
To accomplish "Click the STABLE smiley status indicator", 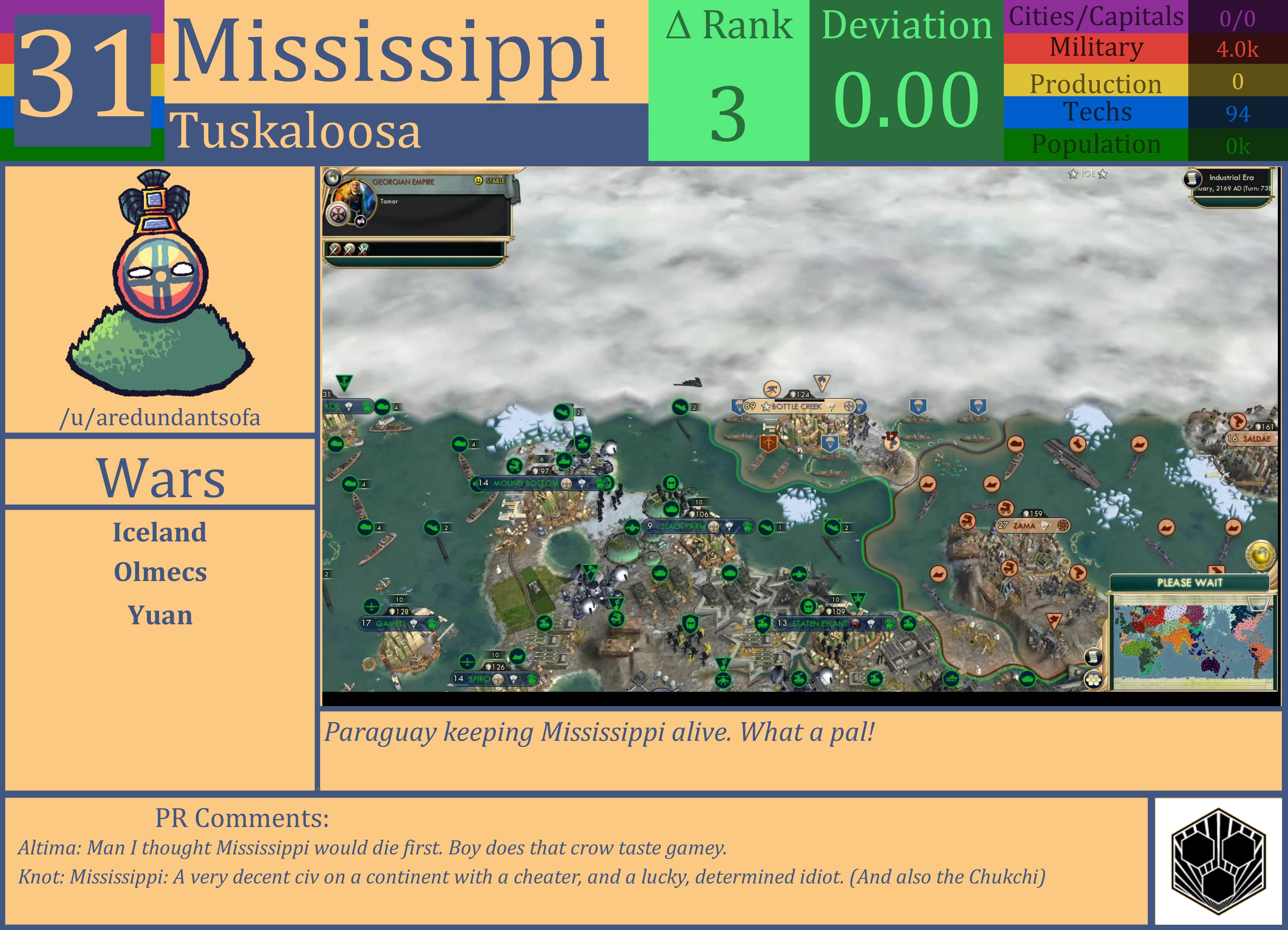I will pyautogui.click(x=478, y=181).
